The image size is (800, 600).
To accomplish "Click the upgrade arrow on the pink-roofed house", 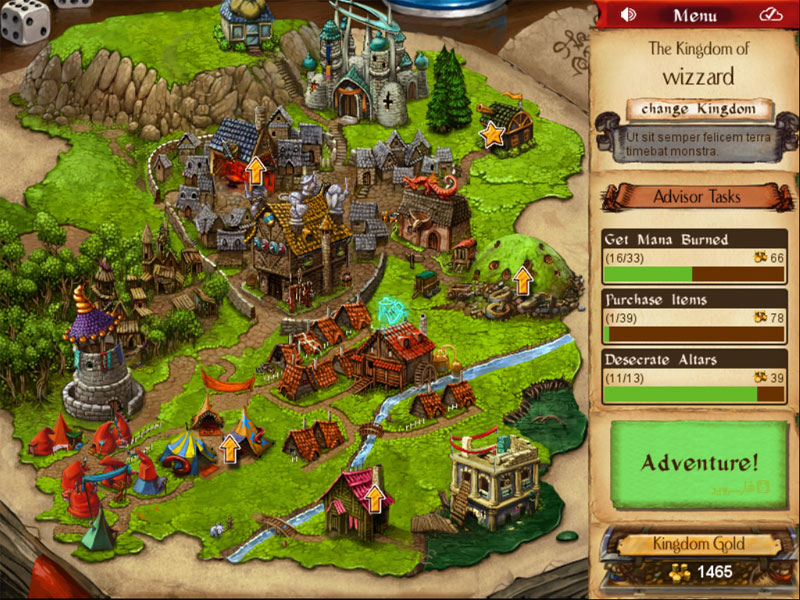I will (x=375, y=497).
